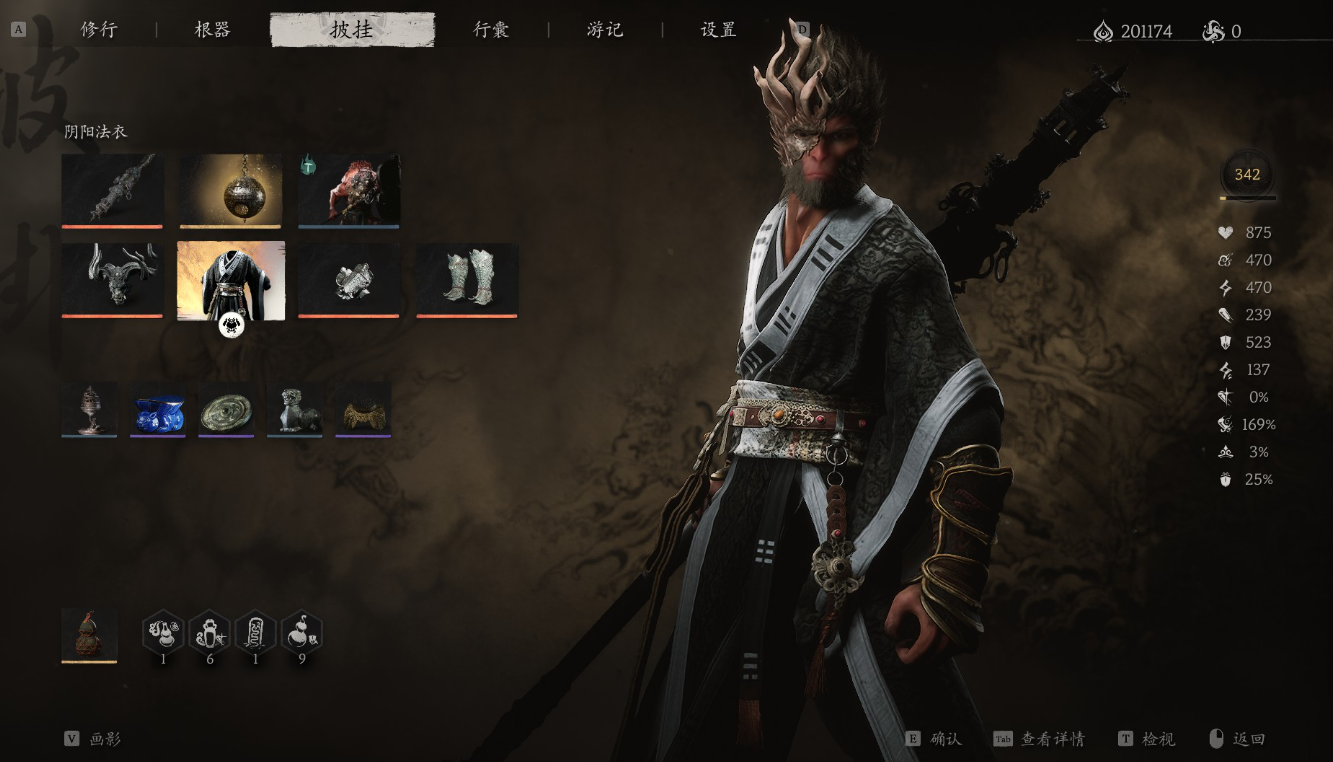Pick the horned mask headgear slot
1333x762 pixels.
(112, 279)
